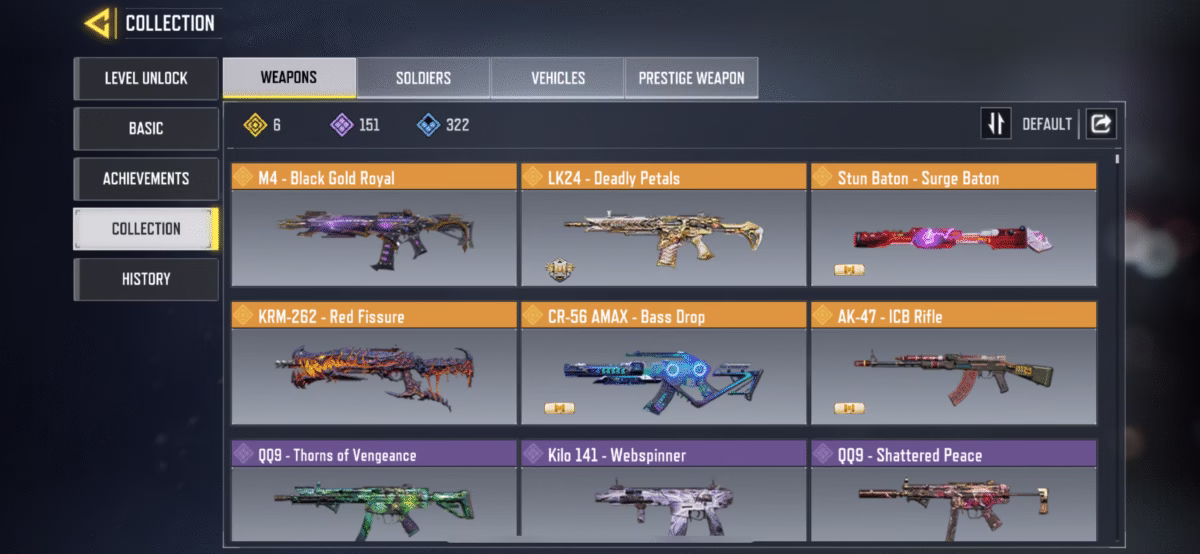Switch to the Soldiers tab

click(x=423, y=78)
